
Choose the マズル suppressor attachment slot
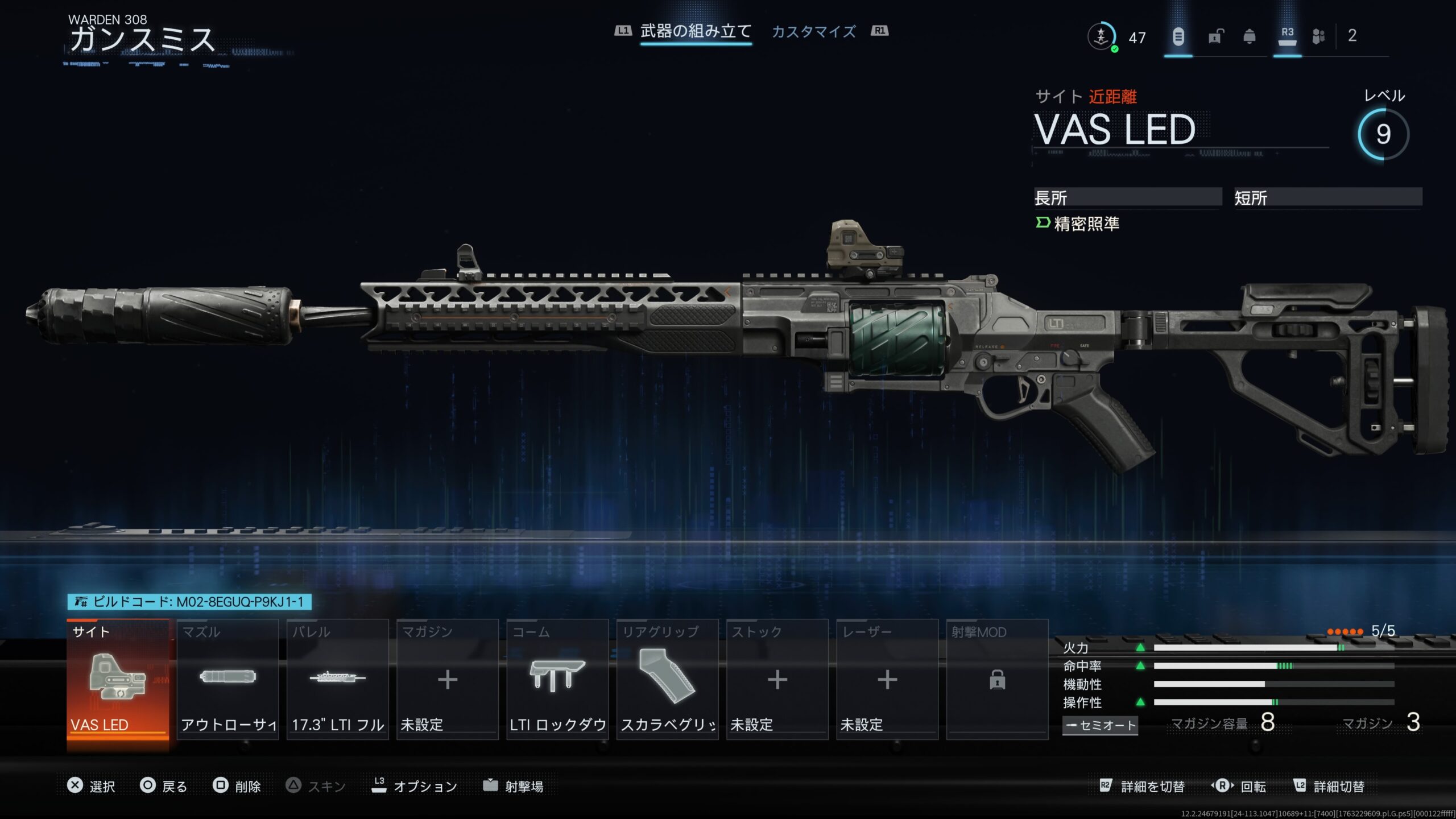227,680
